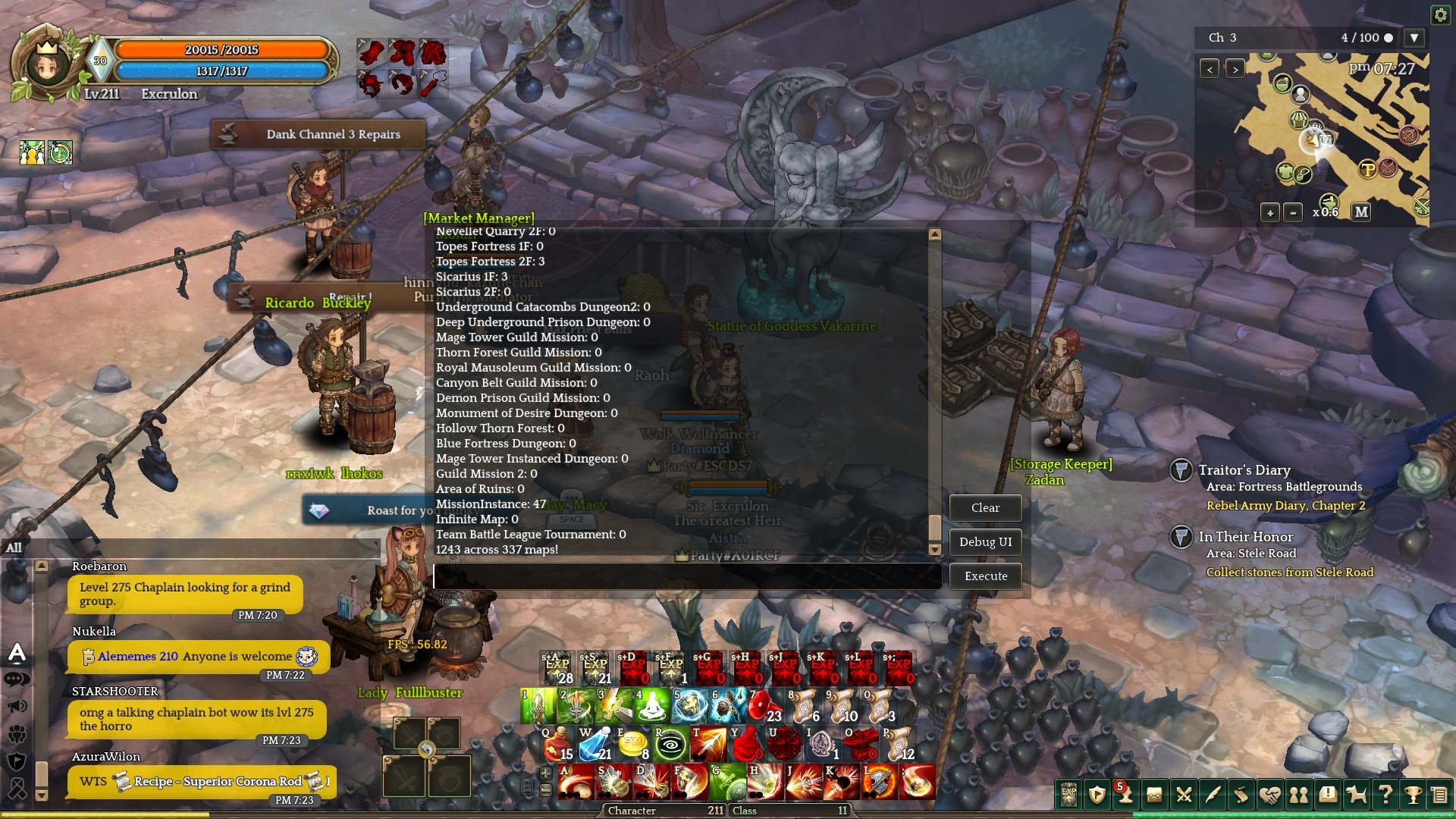Open the help question mark menu
The image size is (1456, 819).
point(1385,795)
